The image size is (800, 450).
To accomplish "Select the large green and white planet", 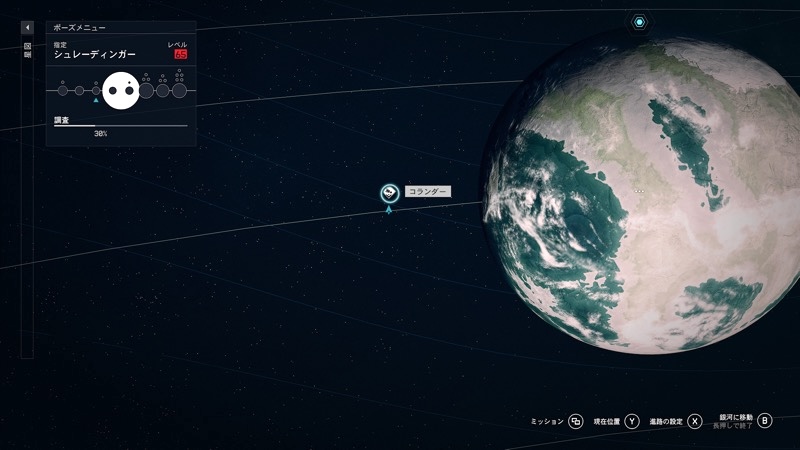I will click(650, 190).
